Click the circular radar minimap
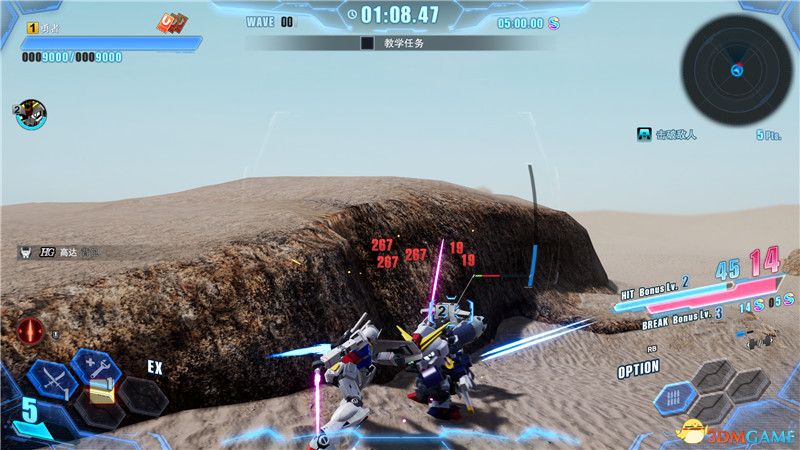Screen dimensions: 800x450 click(736, 68)
